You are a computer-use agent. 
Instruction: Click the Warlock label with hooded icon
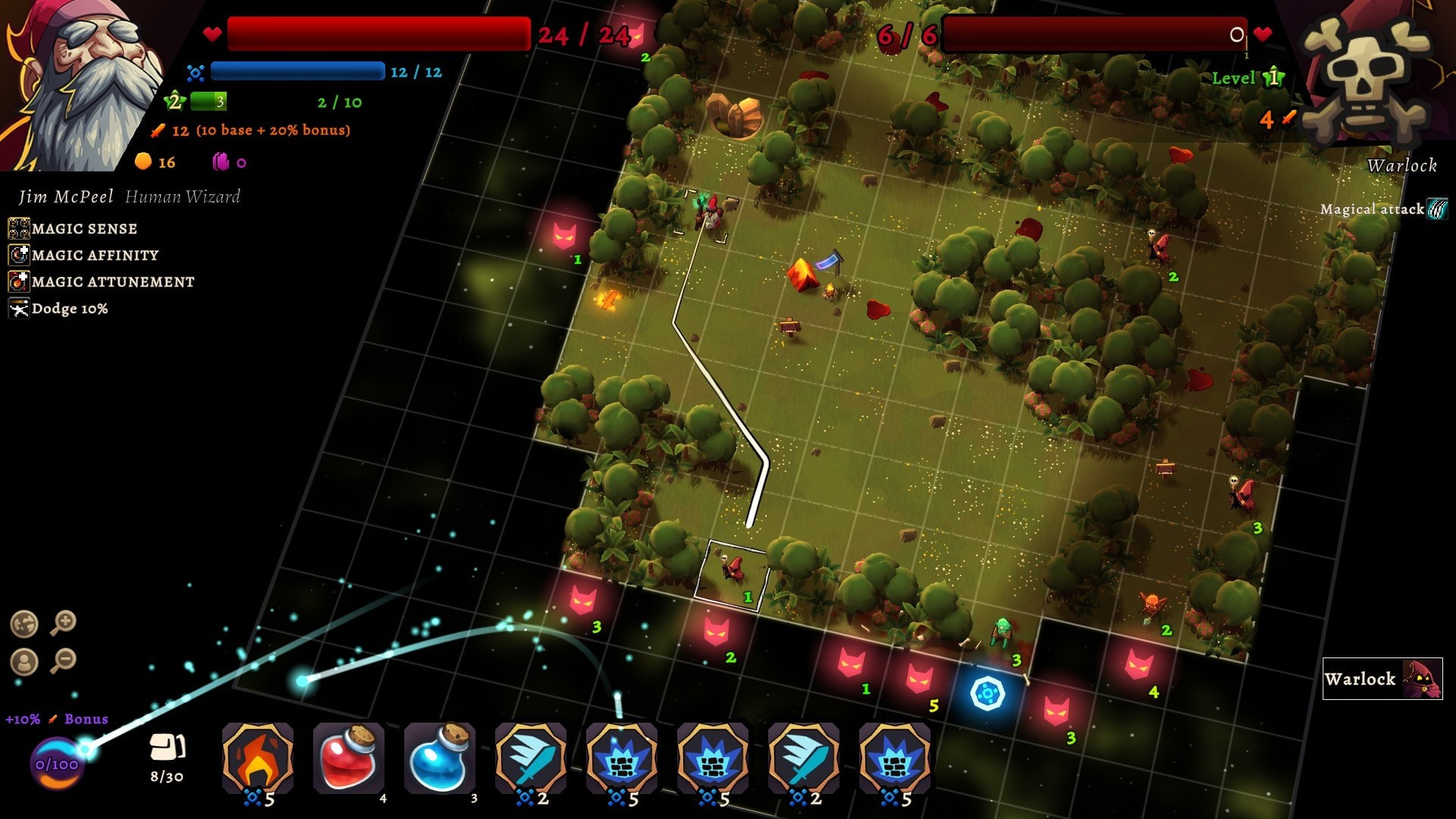(x=1382, y=679)
